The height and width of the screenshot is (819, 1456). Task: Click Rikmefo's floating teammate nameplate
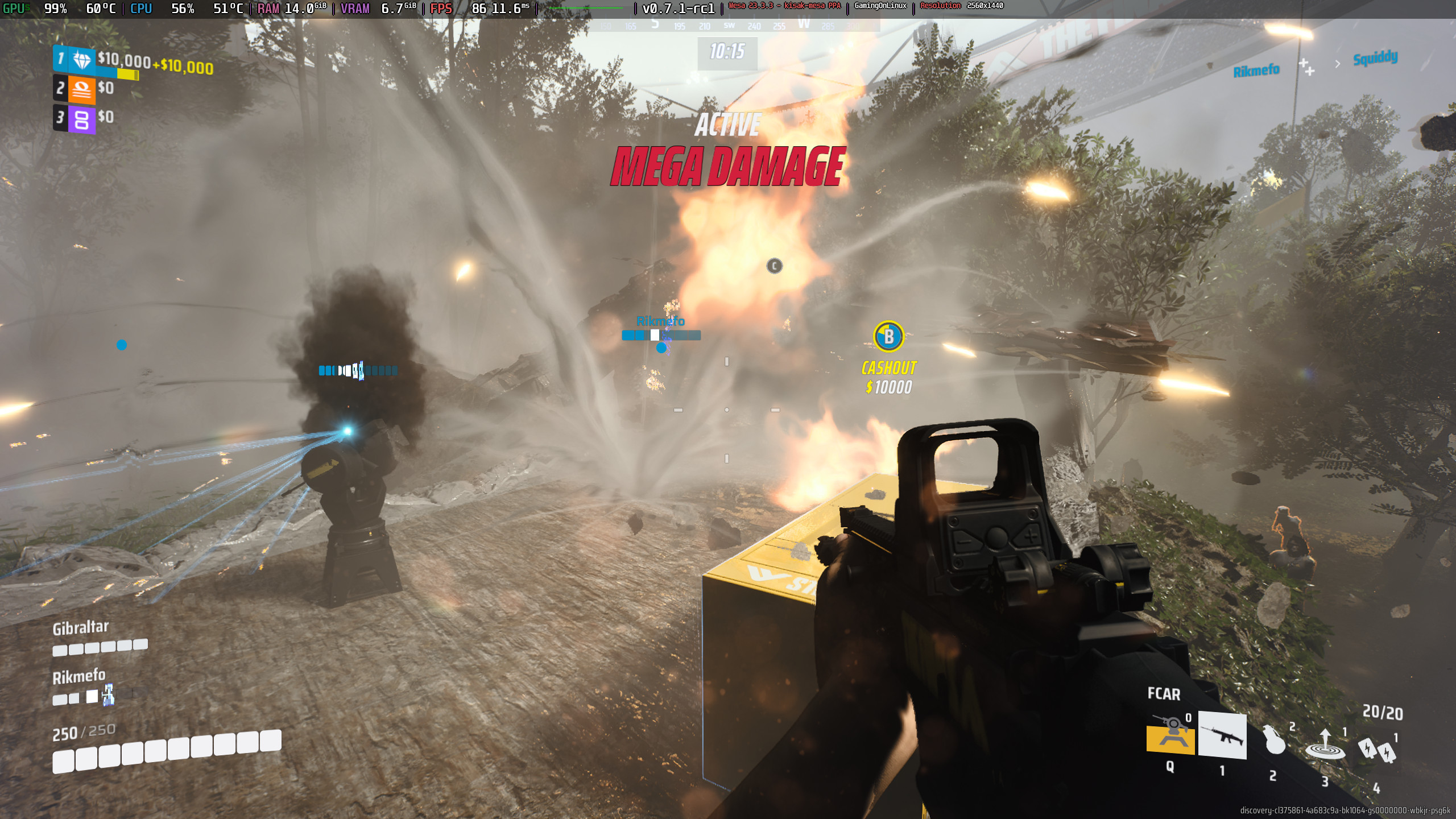tap(660, 321)
